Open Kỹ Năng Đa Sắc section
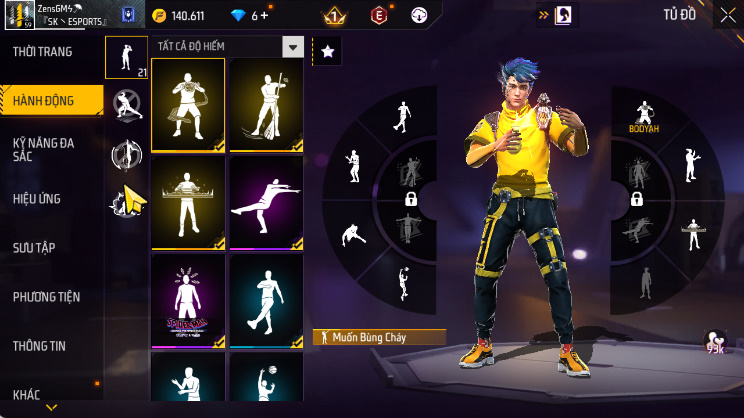This screenshot has width=744, height=418. point(45,149)
